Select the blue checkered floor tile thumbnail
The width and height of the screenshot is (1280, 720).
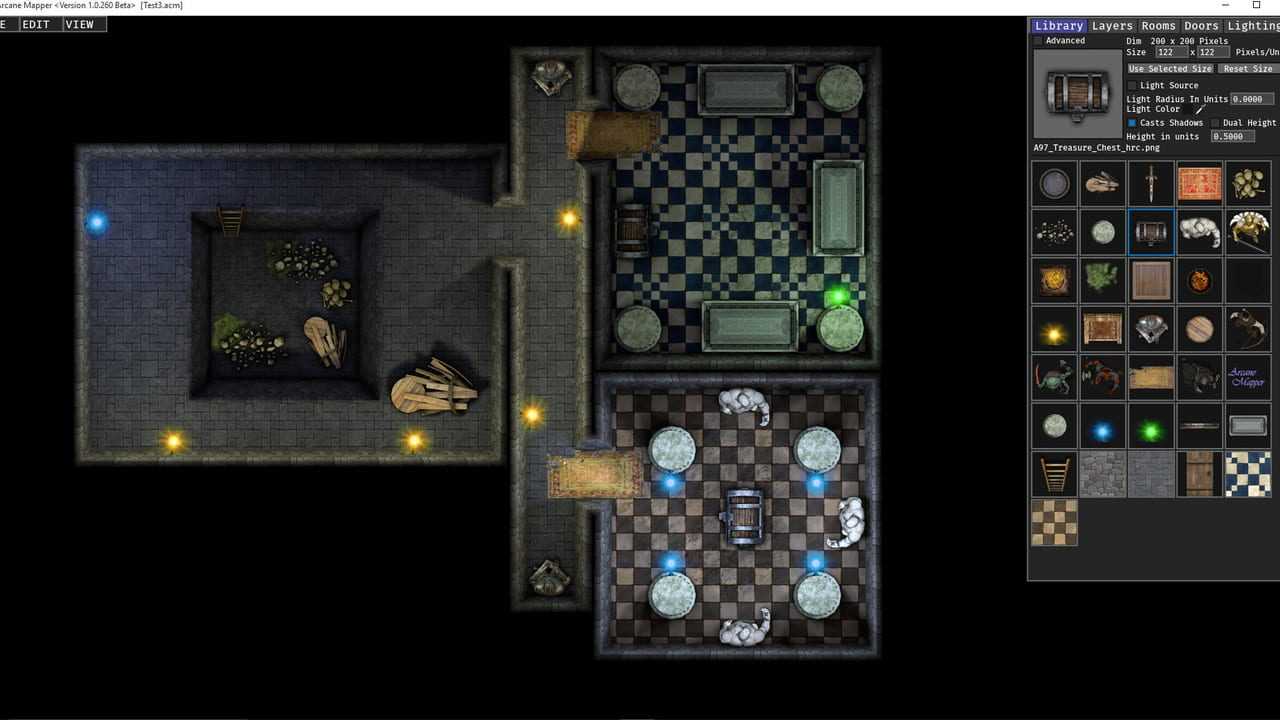point(1248,474)
